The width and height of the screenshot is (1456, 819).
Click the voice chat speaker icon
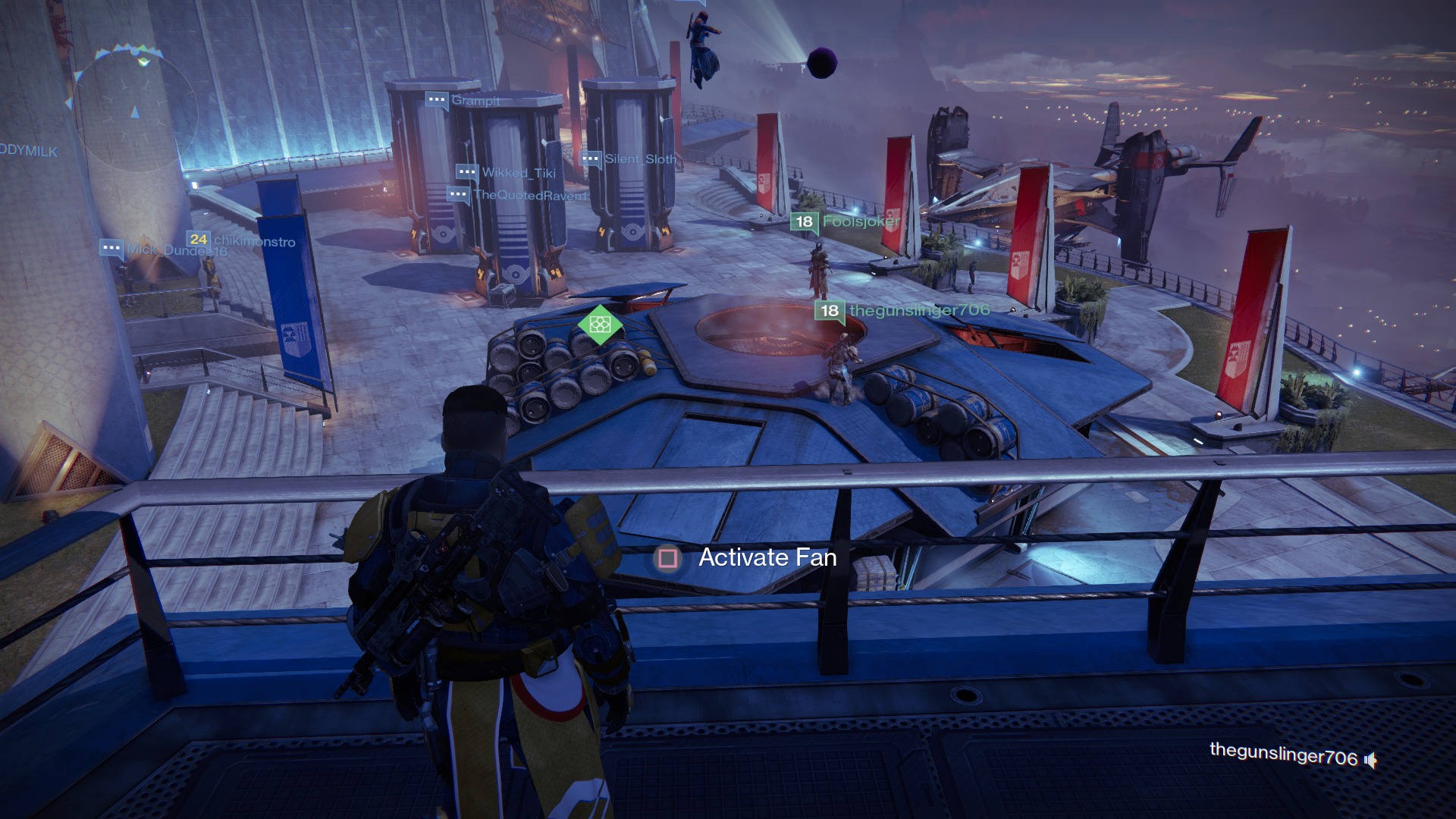(1370, 759)
